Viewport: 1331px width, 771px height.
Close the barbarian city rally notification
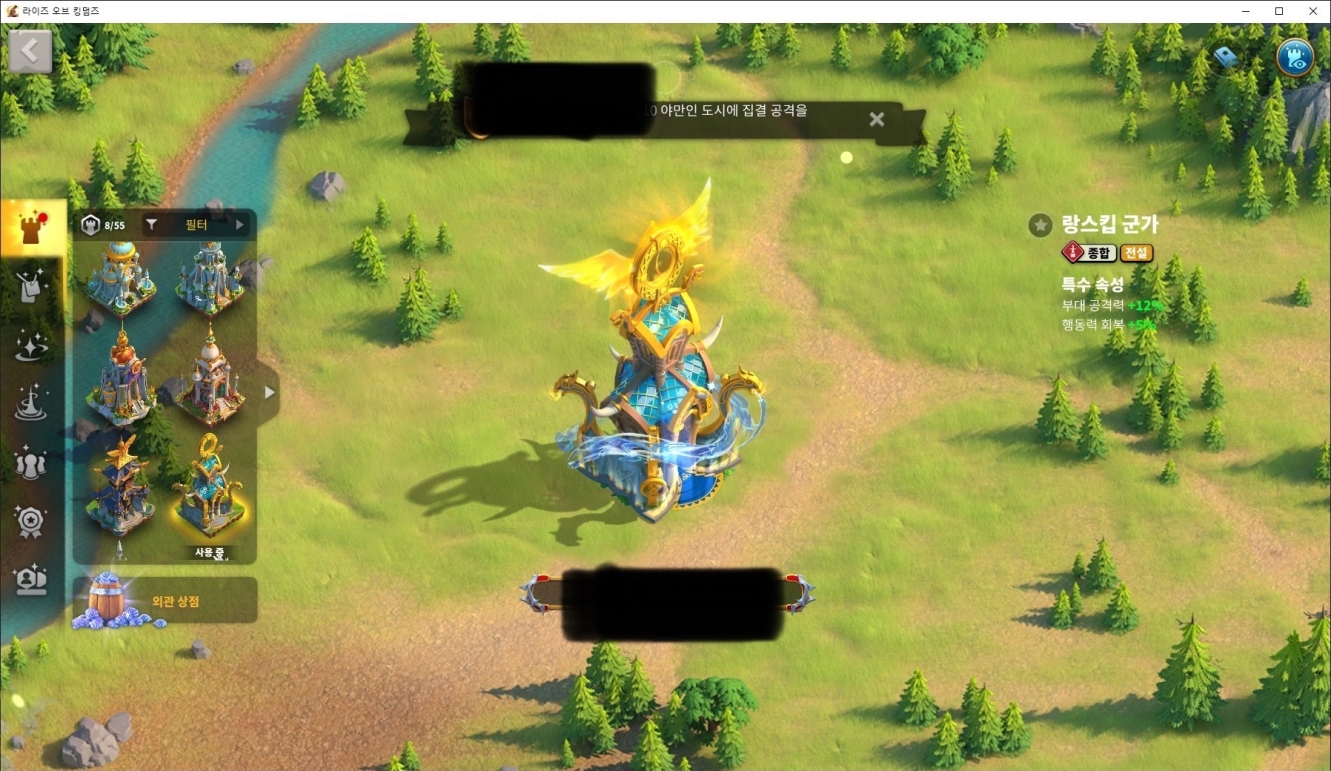(876, 120)
